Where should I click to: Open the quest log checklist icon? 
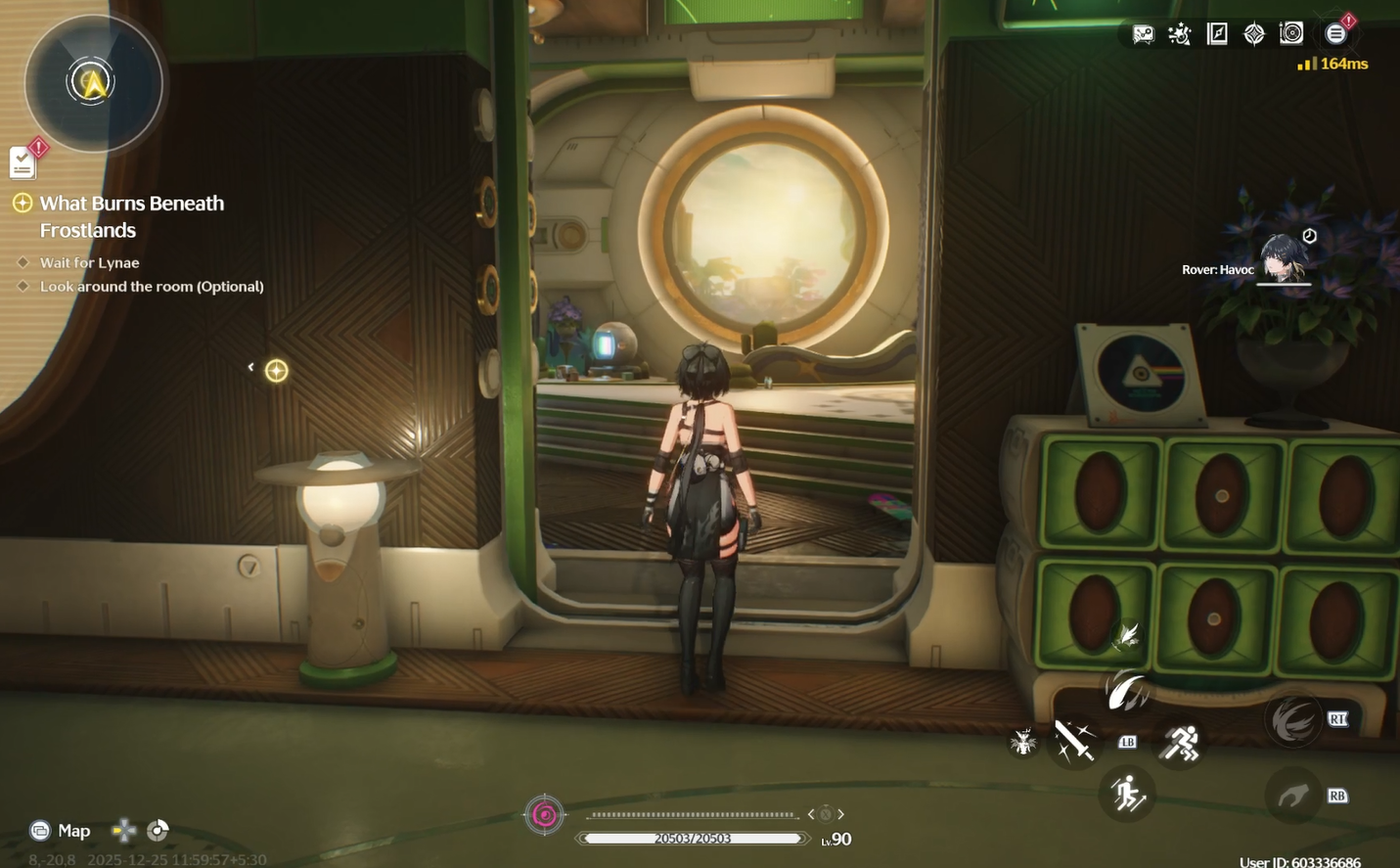point(23,162)
